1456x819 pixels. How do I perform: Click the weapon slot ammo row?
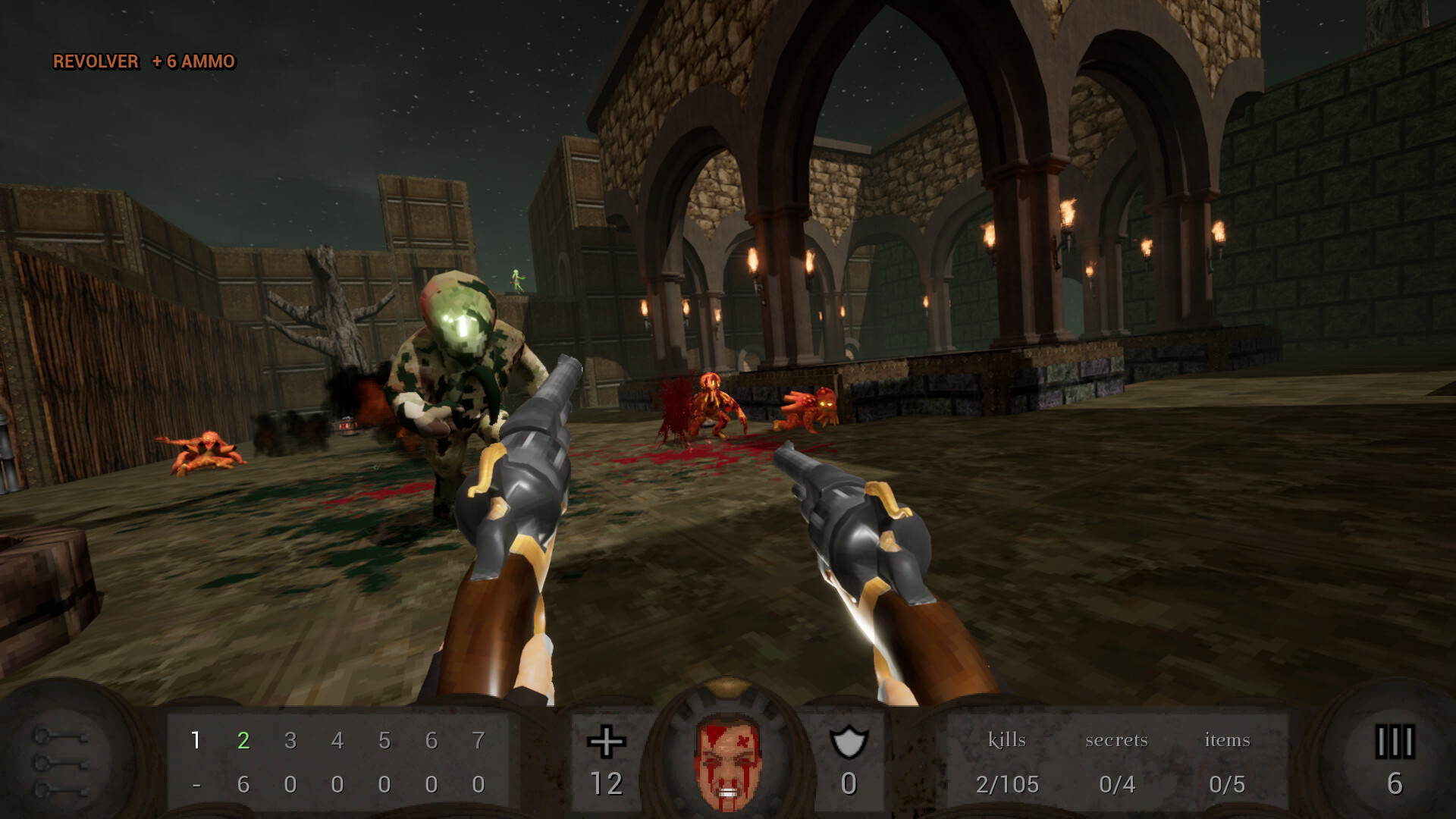(x=338, y=785)
